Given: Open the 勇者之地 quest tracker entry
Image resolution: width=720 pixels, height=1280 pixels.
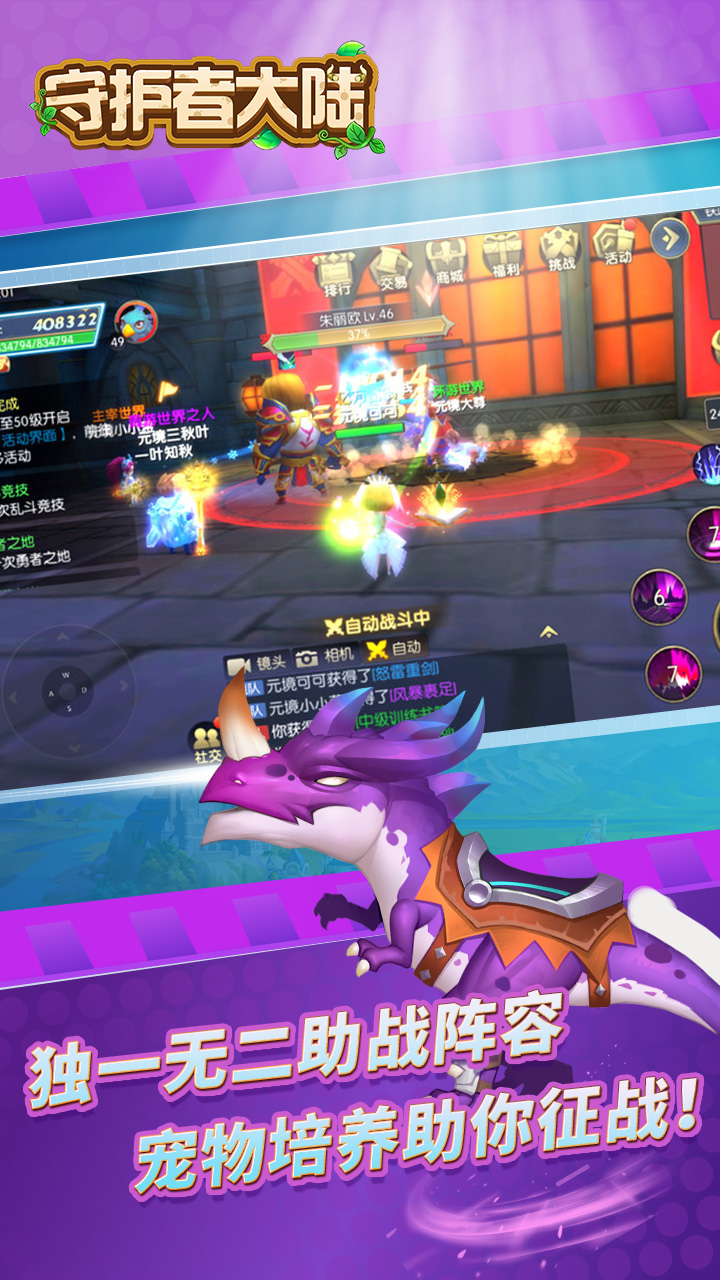Looking at the screenshot, I should point(30,549).
